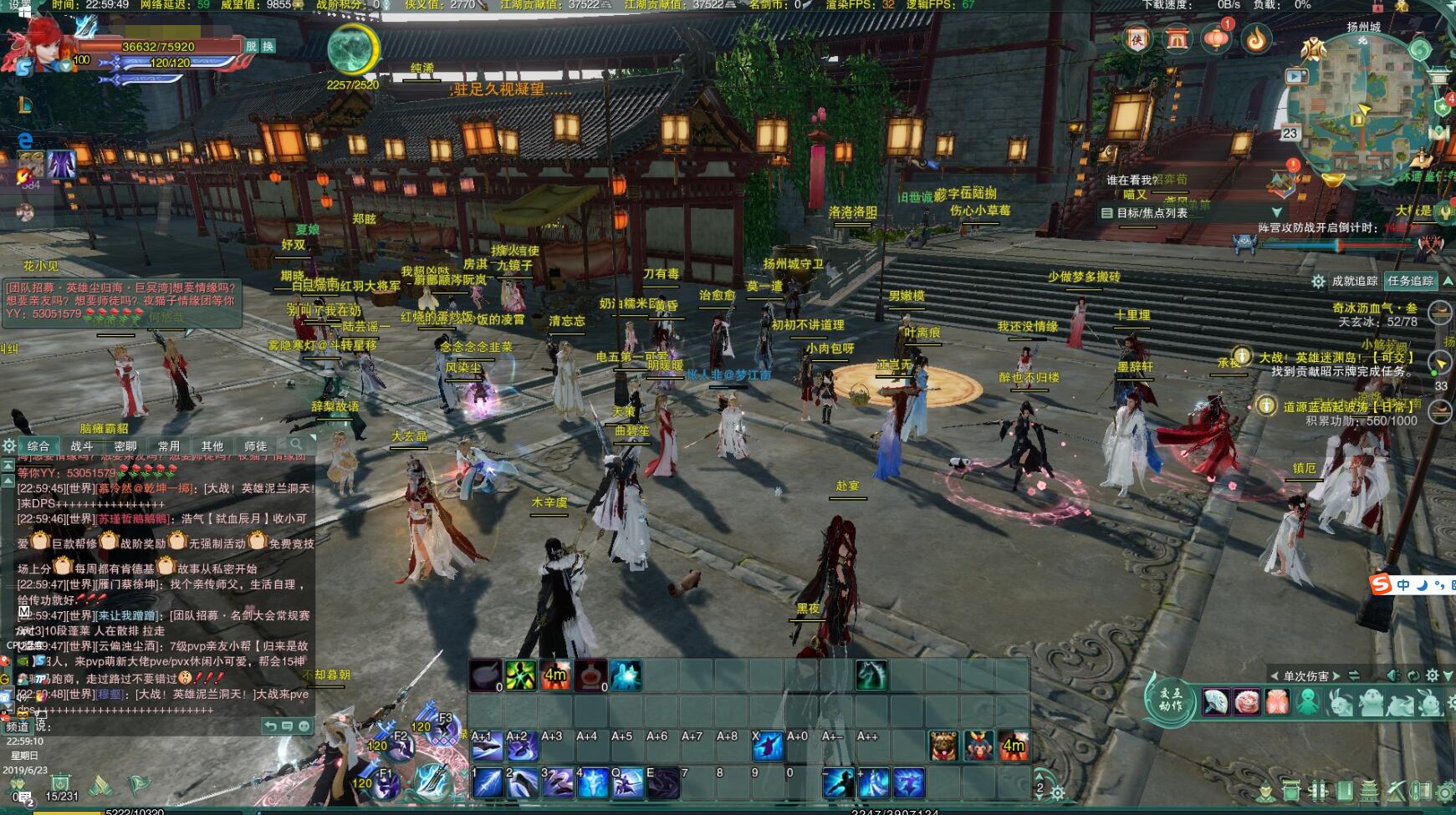1456x815 pixels.
Task: Open the calendar icon showing 23
Action: (1290, 133)
